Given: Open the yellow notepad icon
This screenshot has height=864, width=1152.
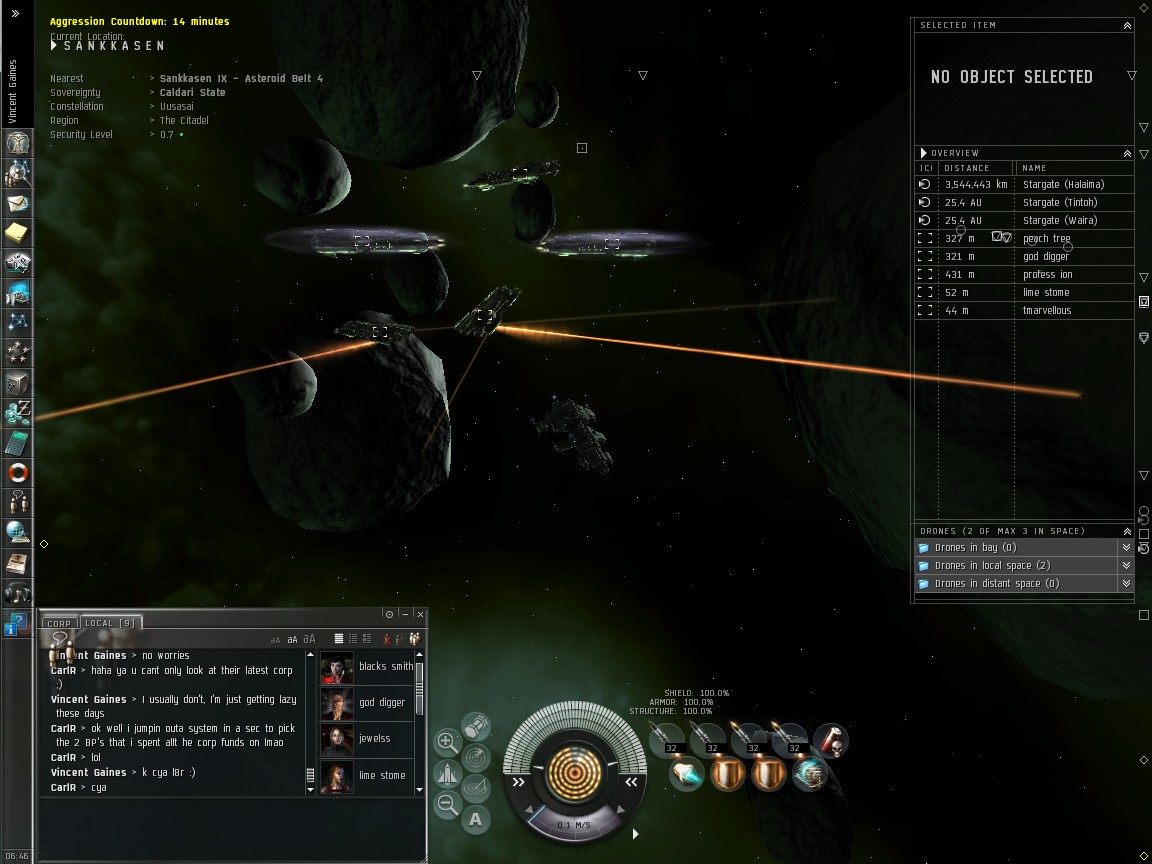Looking at the screenshot, I should (18, 233).
